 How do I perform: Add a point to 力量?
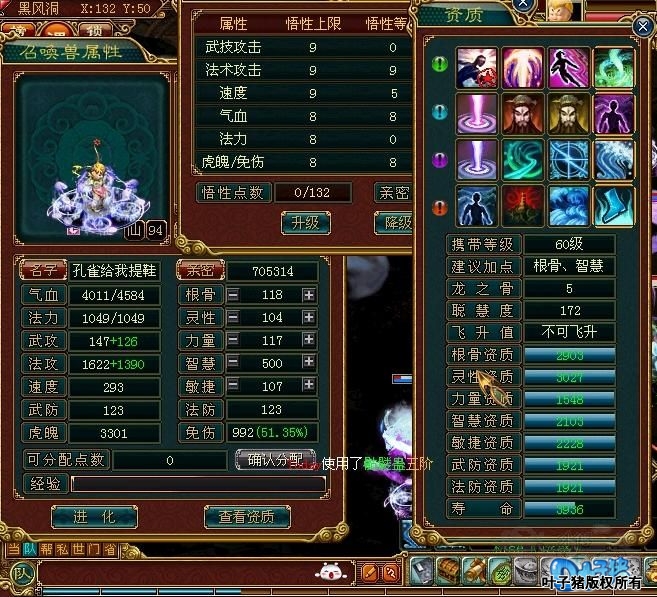(x=309, y=340)
